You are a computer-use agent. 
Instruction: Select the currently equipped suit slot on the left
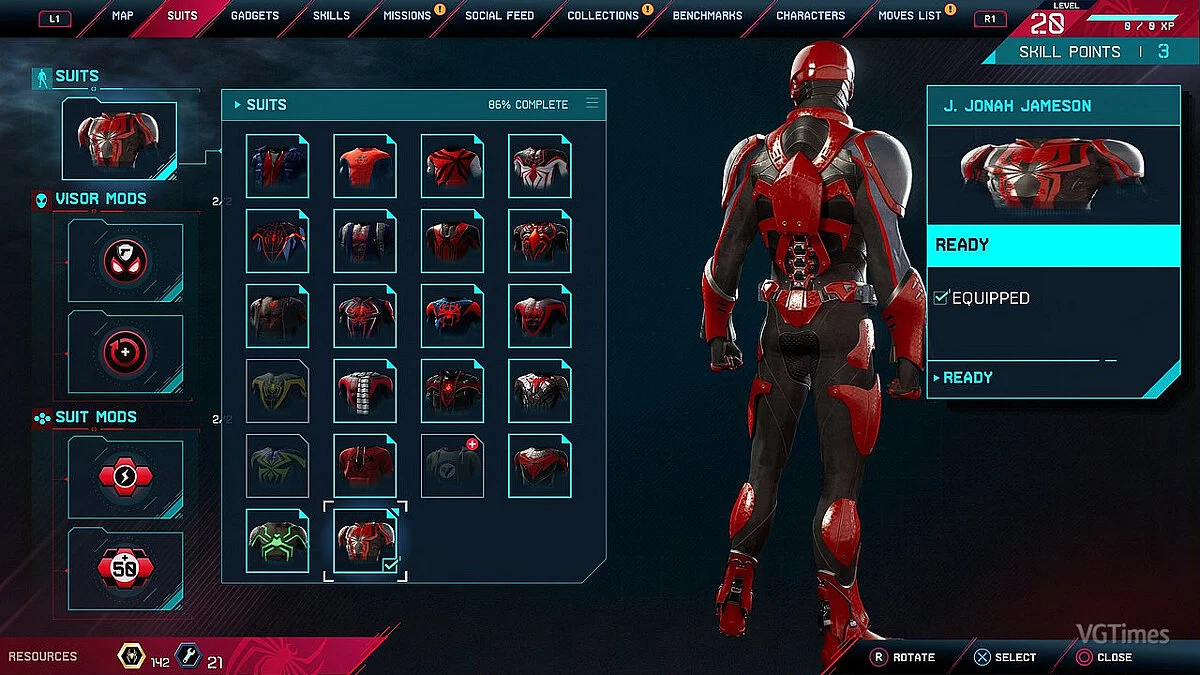(x=119, y=140)
